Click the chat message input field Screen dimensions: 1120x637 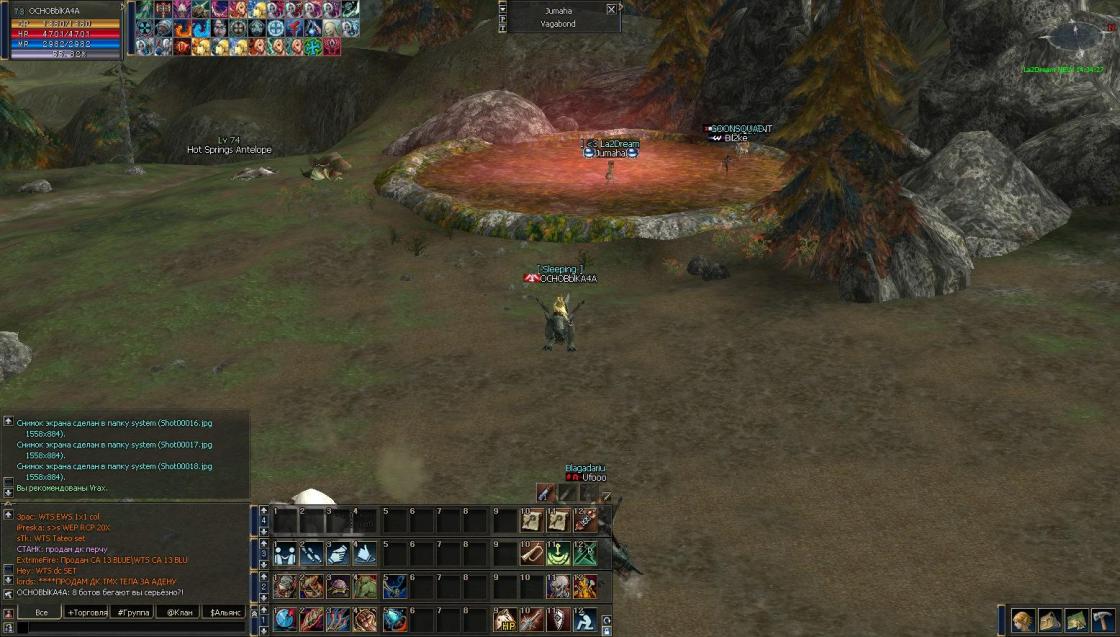click(x=130, y=627)
